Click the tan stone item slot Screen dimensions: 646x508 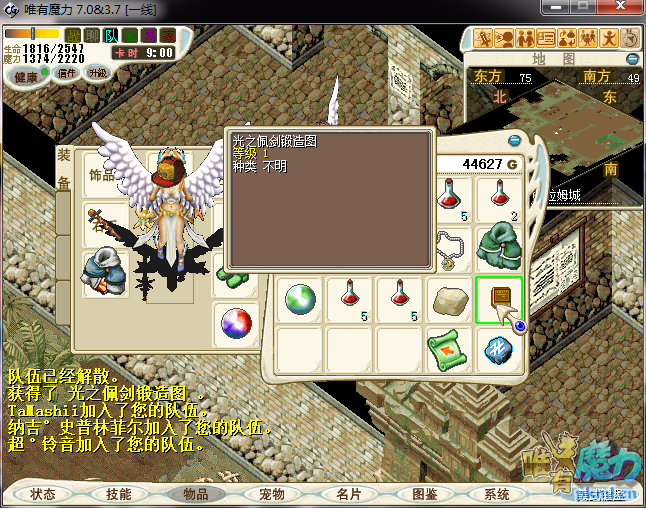tap(450, 299)
